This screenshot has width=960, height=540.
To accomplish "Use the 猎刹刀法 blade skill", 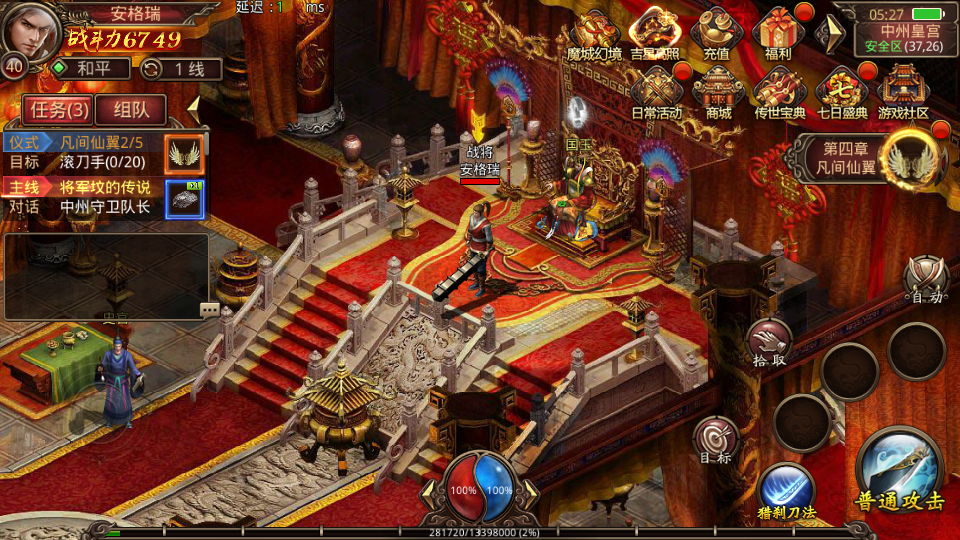I will [x=786, y=489].
